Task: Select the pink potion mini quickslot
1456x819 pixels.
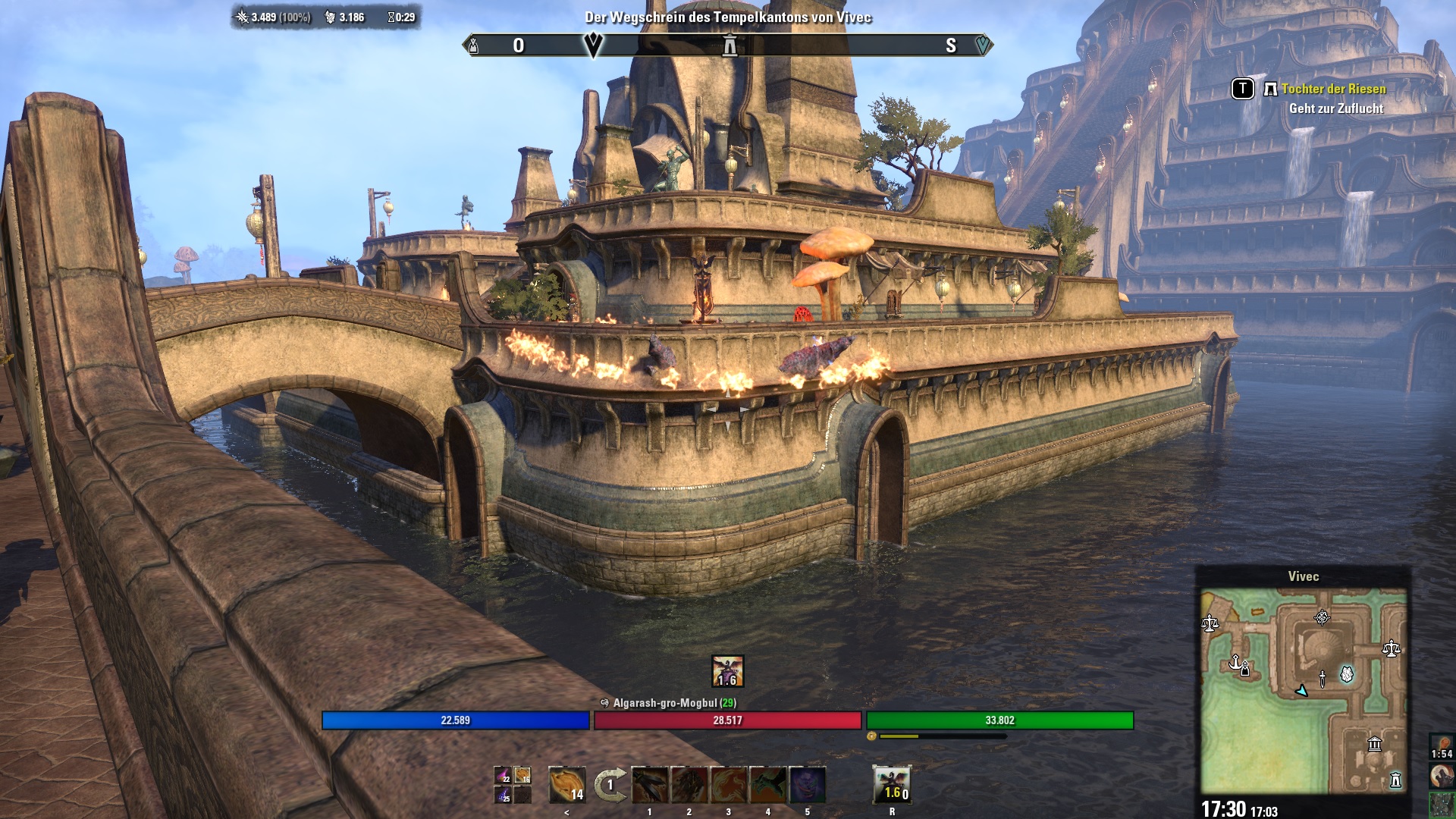Action: (502, 776)
